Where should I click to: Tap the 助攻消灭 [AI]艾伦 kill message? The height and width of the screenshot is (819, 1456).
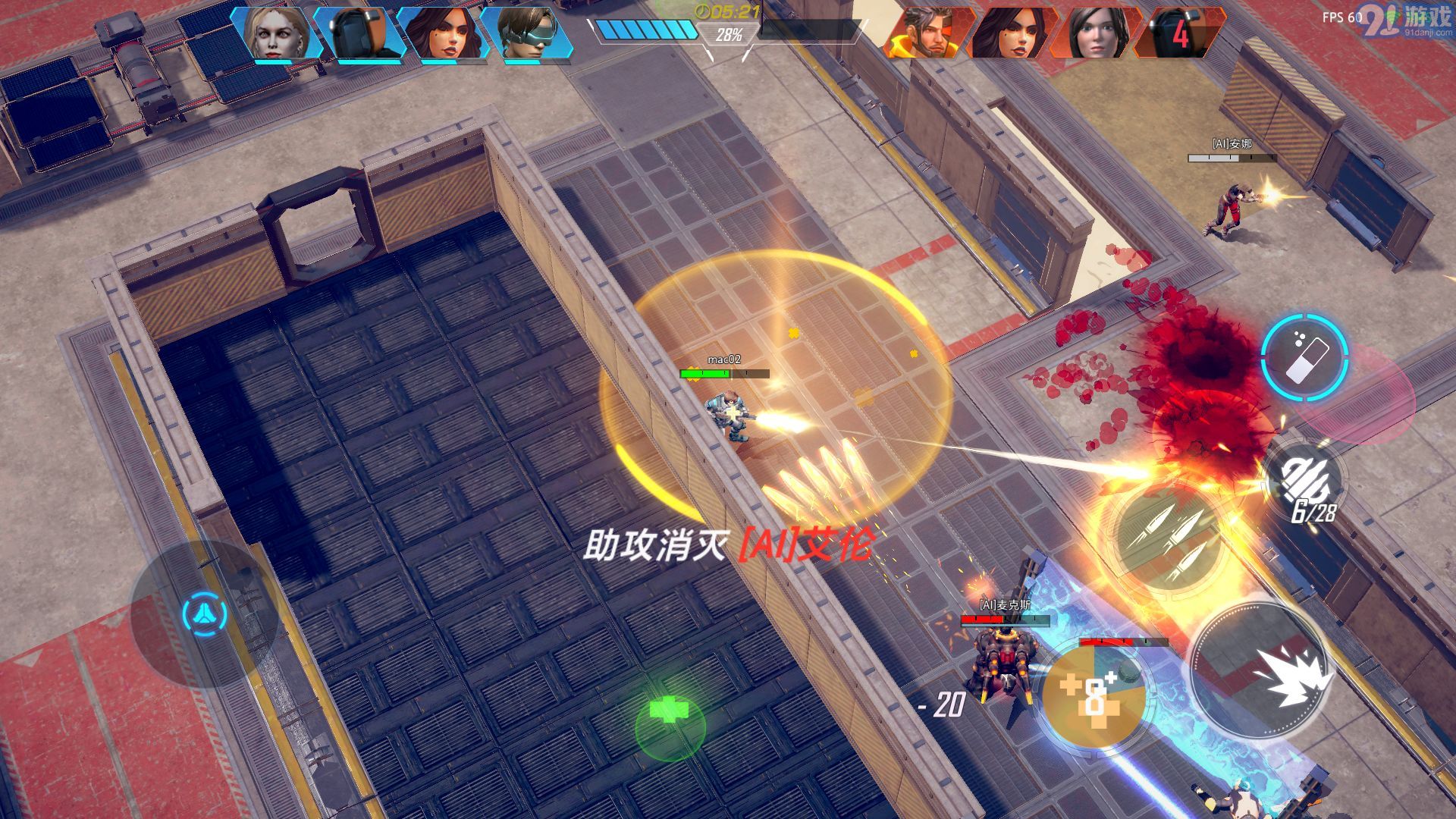(732, 544)
